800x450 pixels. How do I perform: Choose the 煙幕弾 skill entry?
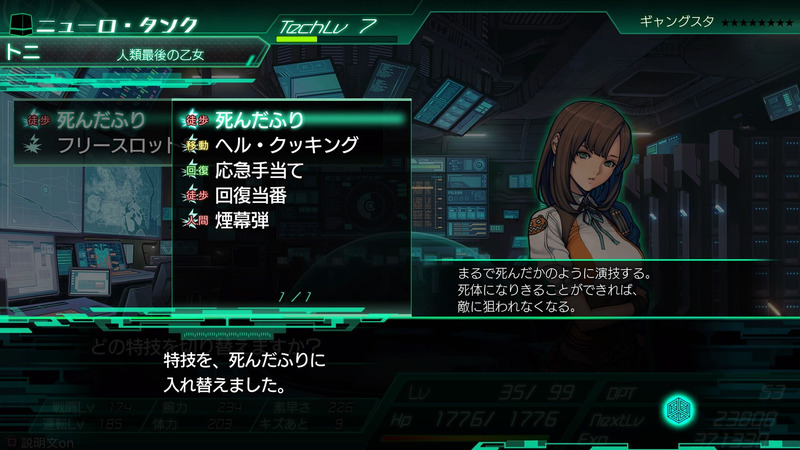click(x=243, y=220)
